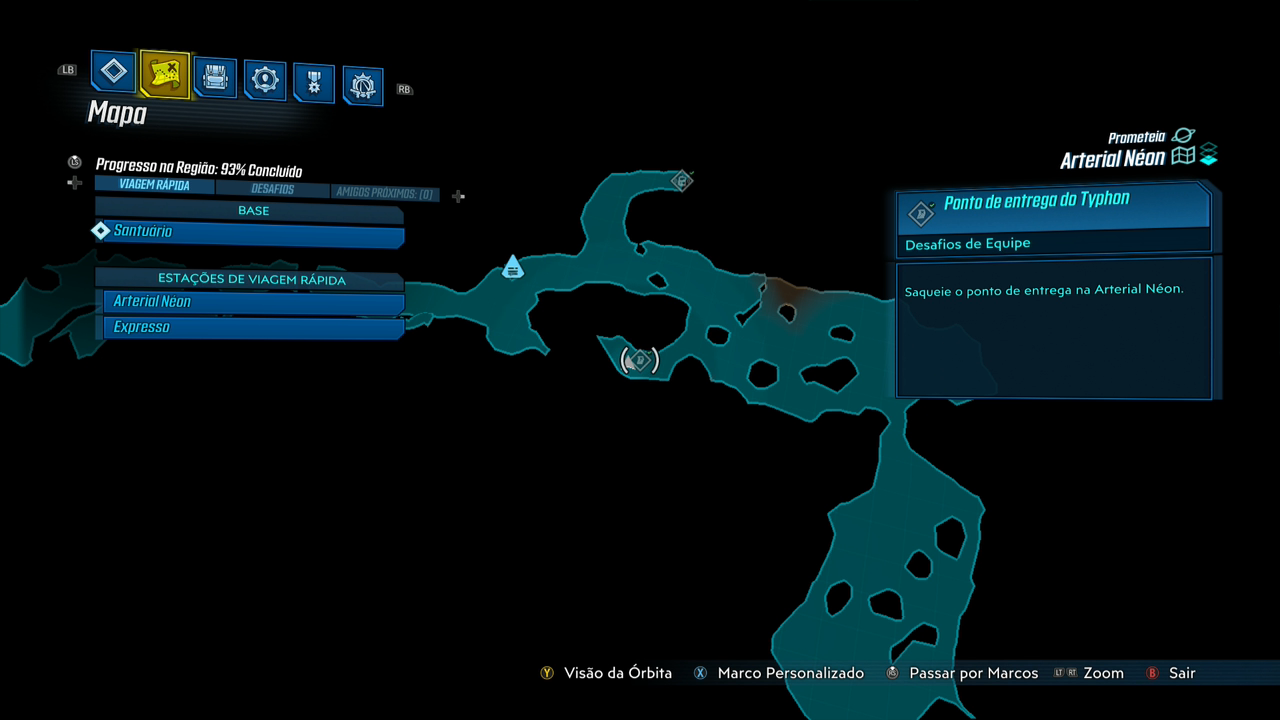Image resolution: width=1280 pixels, height=720 pixels.
Task: Select the Expresso fast travel station
Action: (254, 328)
